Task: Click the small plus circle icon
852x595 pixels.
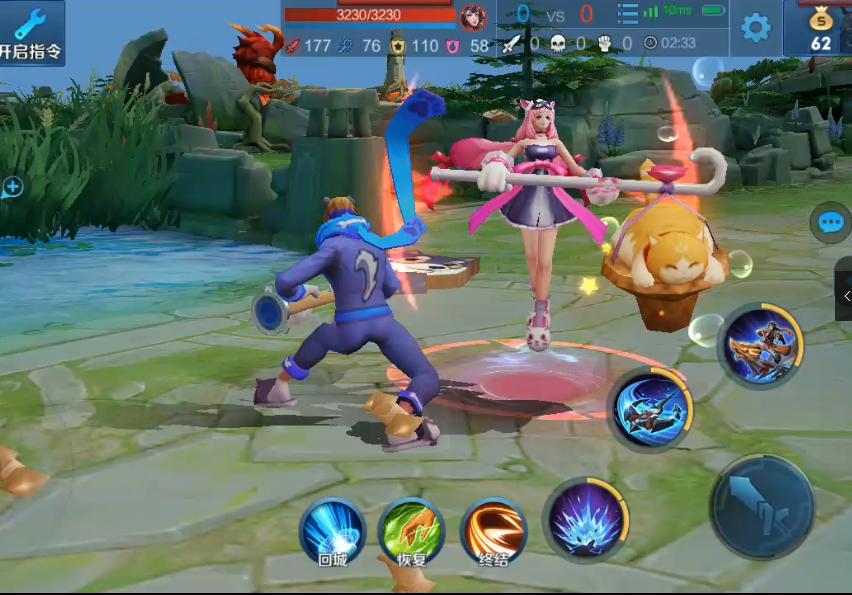Action: coord(12,186)
